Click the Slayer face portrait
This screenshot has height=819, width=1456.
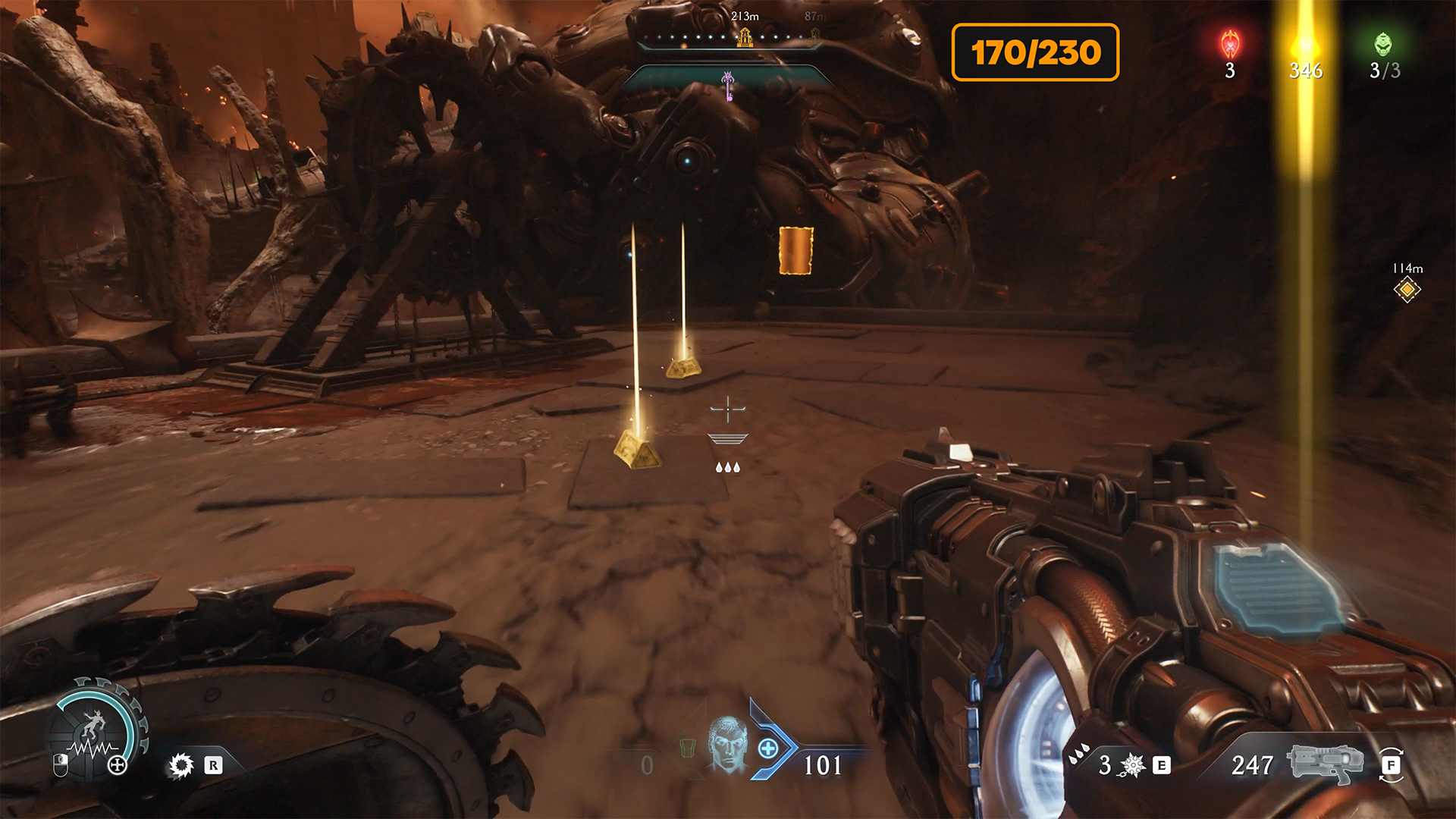(x=727, y=745)
